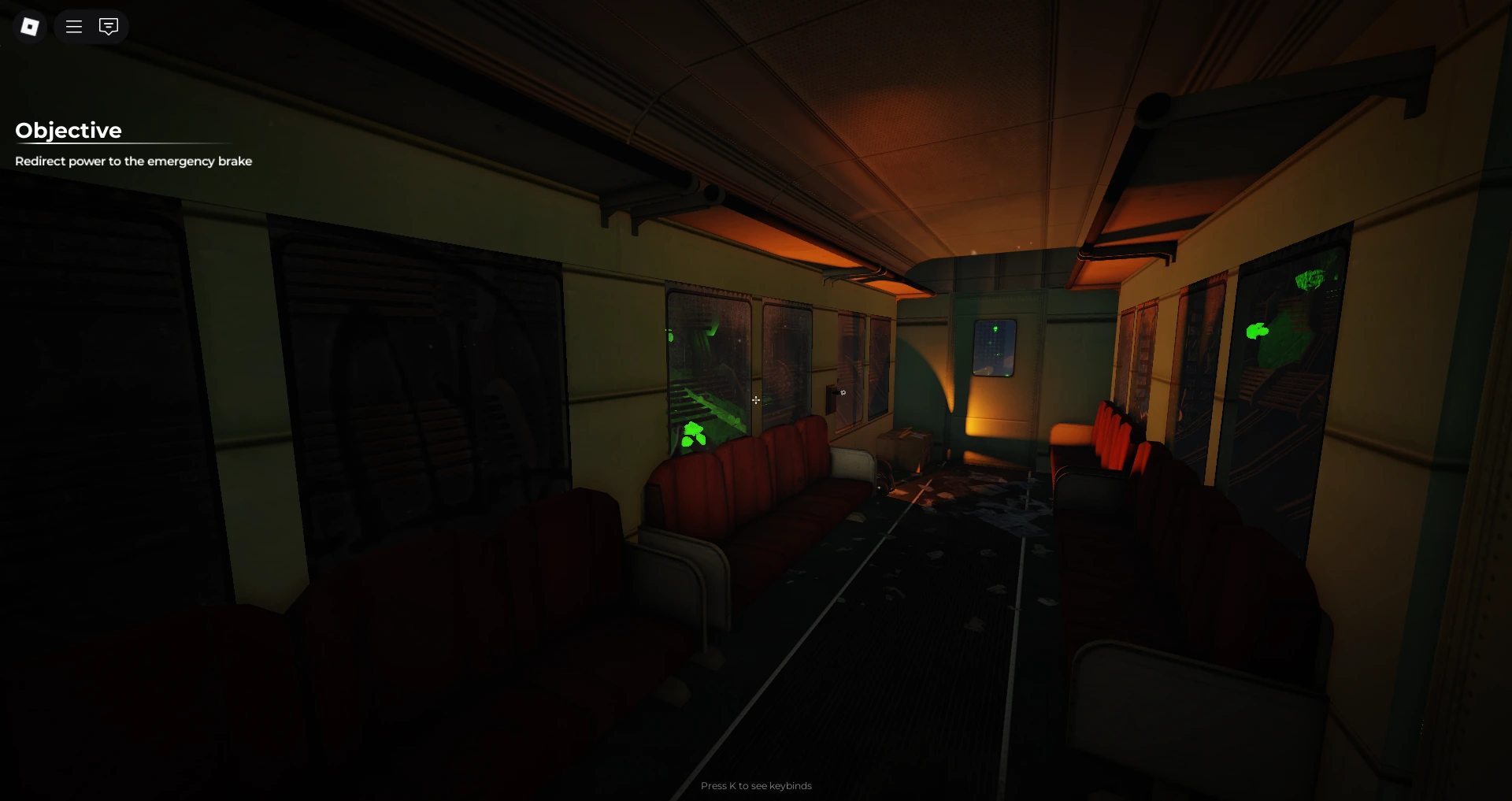This screenshot has height=801, width=1512.
Task: Click the Objective heading text
Action: (x=68, y=130)
